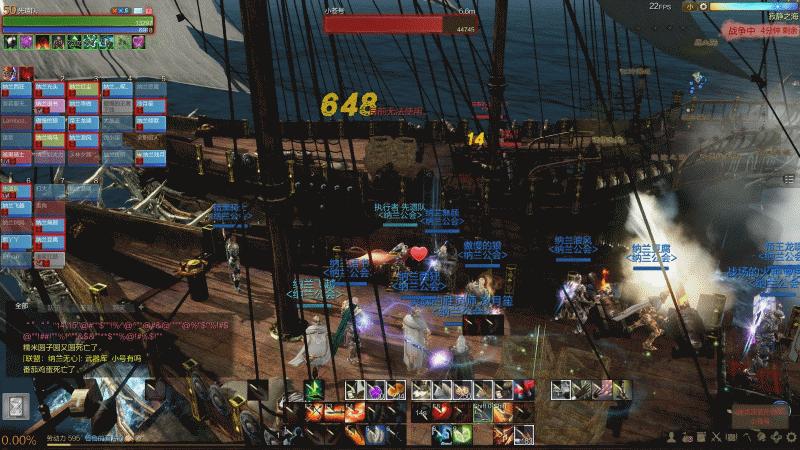The width and height of the screenshot is (800, 450).
Task: Open the gear settings icon beside the FPS counter
Action: pyautogui.click(x=701, y=6)
